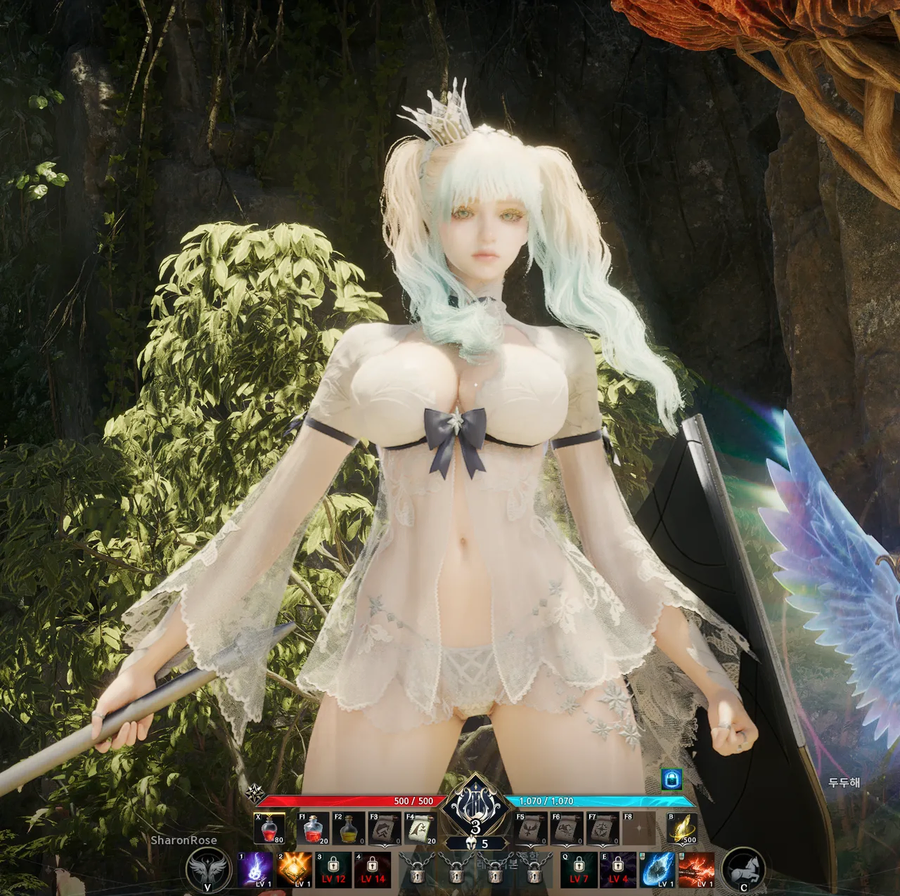Click the locked LV 14 skill slot

pos(372,870)
